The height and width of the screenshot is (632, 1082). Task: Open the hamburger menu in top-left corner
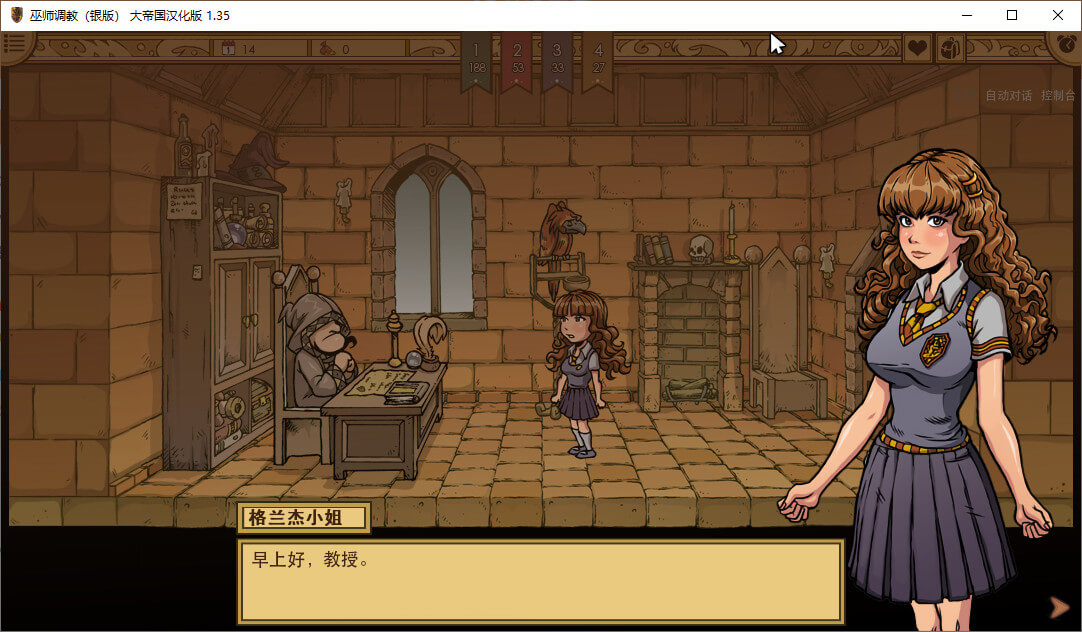click(15, 45)
